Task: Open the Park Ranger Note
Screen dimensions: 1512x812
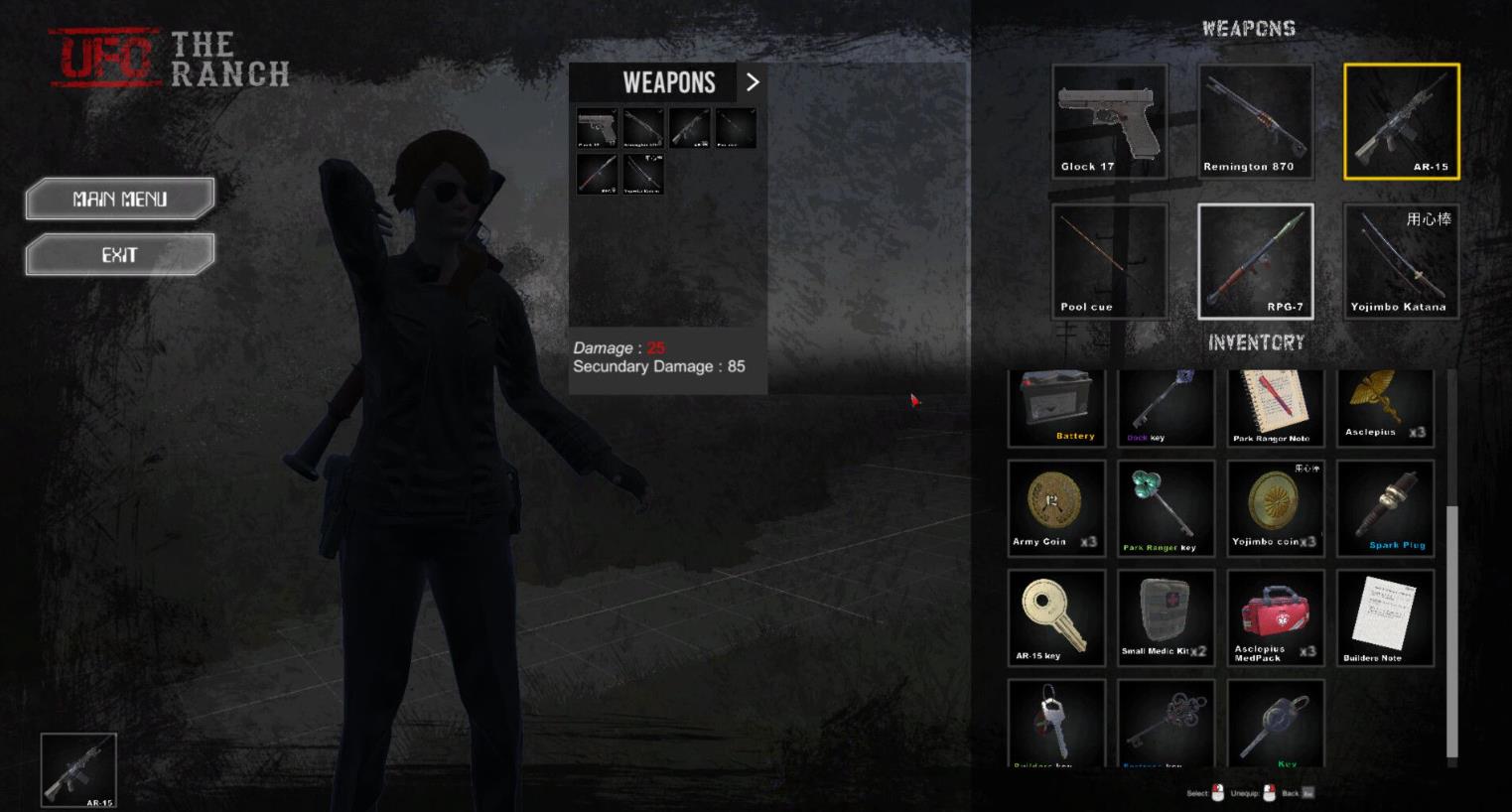Action: click(1275, 408)
